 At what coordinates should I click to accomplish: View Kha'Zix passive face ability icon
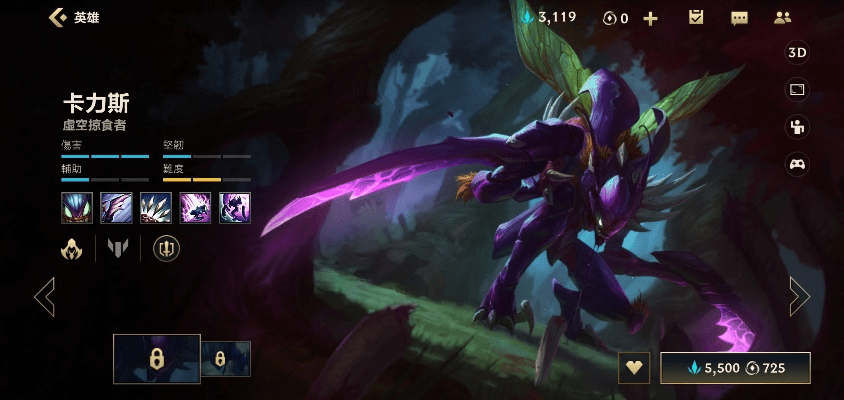(77, 207)
